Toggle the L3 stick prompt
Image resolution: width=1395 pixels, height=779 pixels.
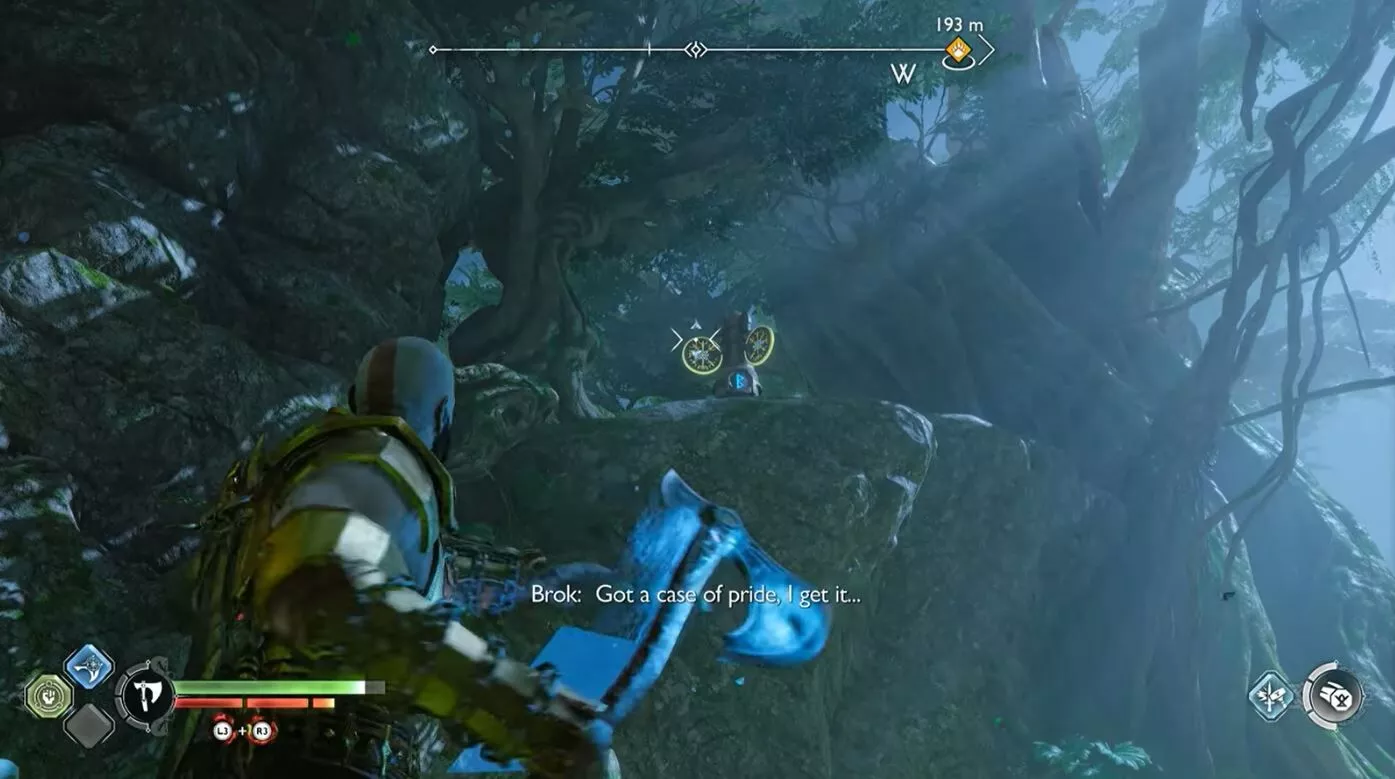point(221,731)
